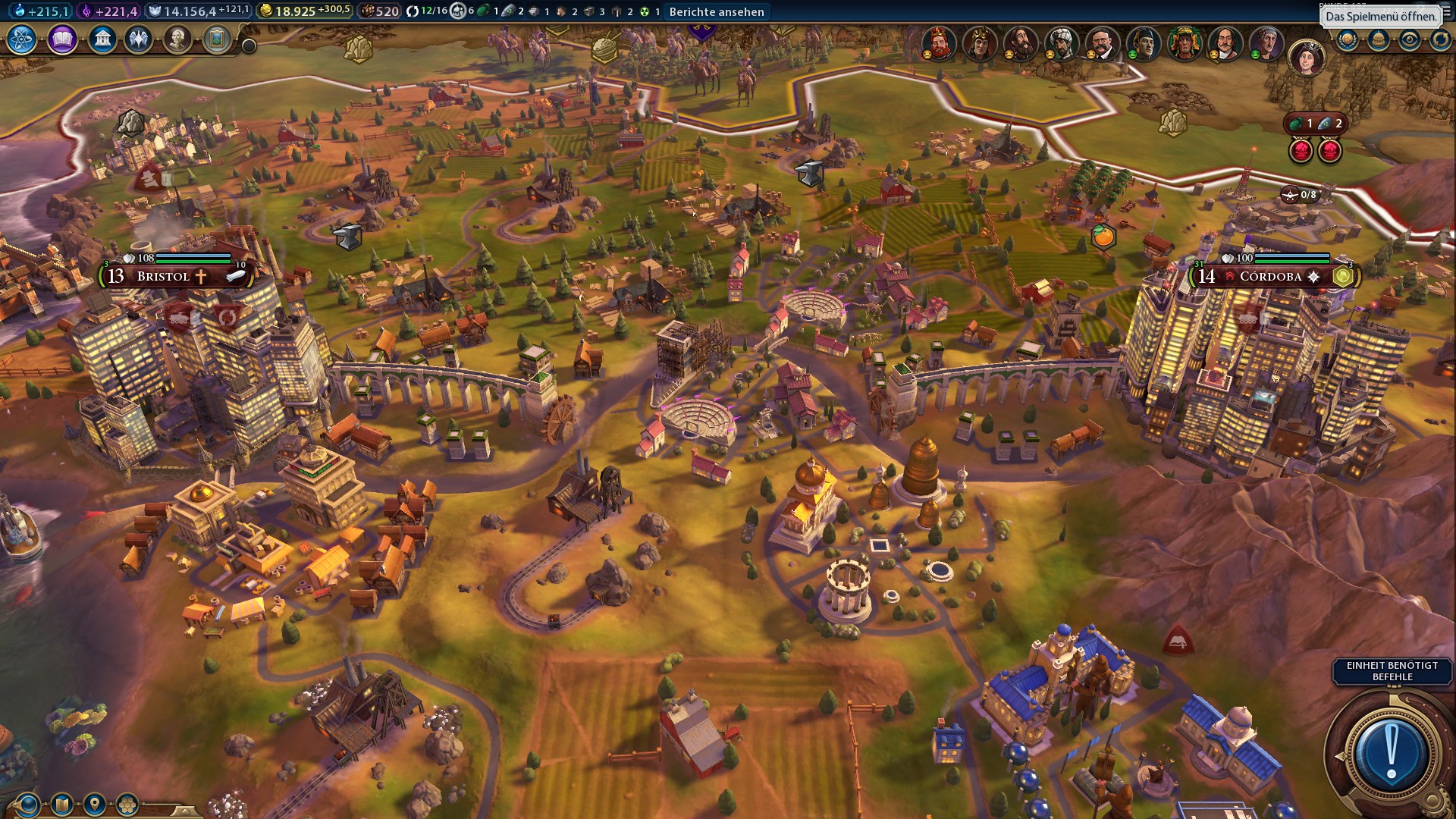Open the world rankings laurel globe icon

(x=1348, y=39)
